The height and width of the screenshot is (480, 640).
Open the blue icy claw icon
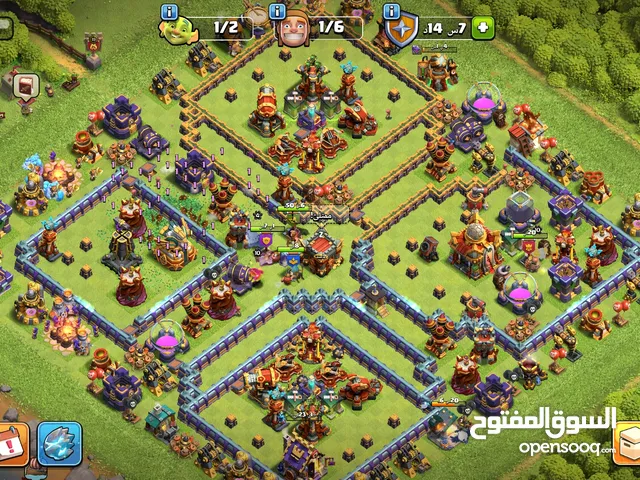coord(59,443)
